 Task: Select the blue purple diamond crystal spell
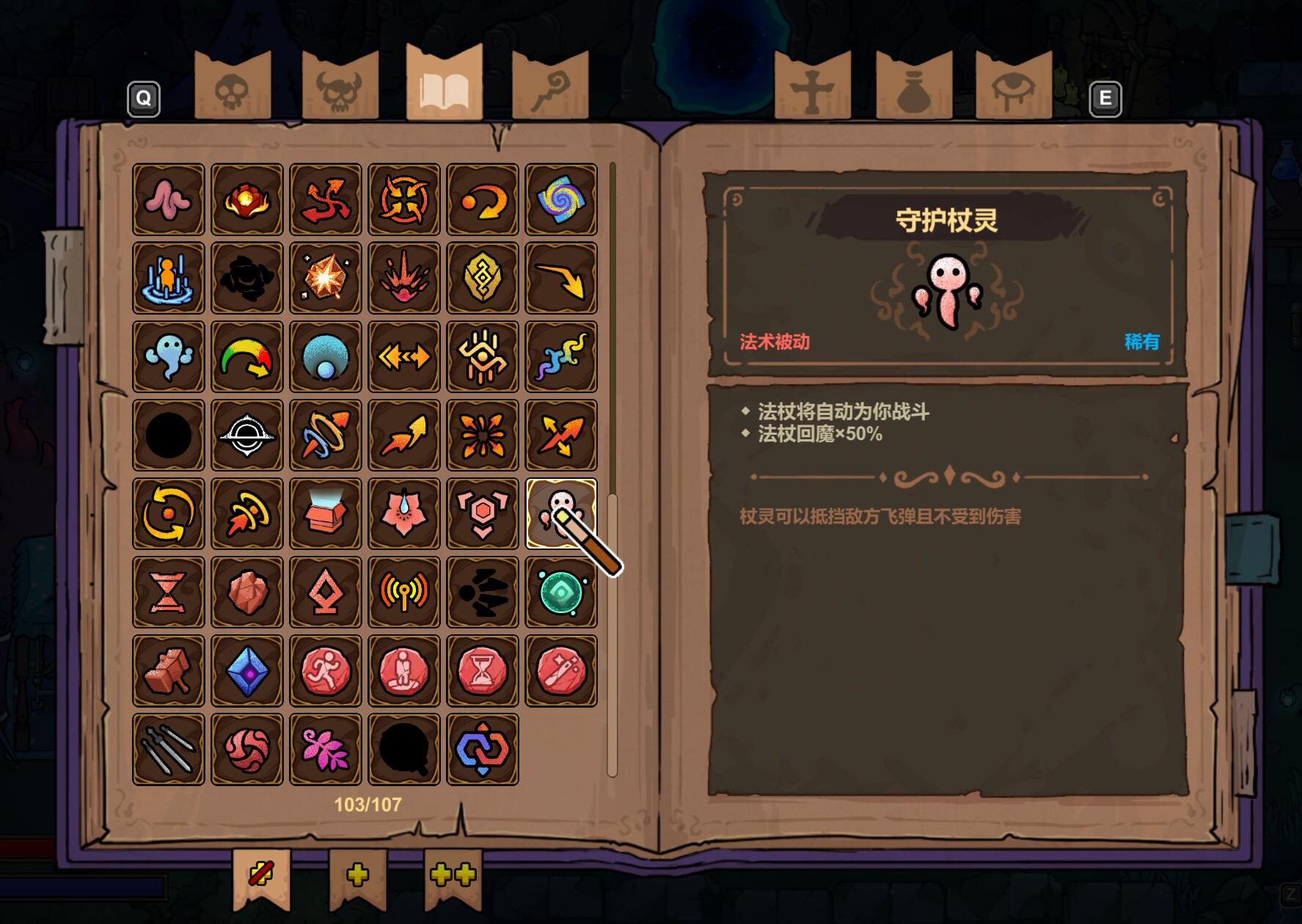click(247, 670)
